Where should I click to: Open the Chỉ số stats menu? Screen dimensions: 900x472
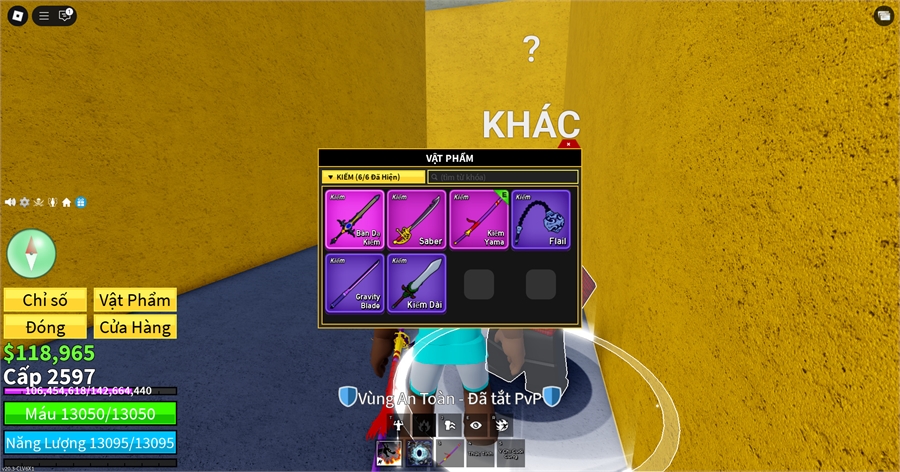pos(44,300)
